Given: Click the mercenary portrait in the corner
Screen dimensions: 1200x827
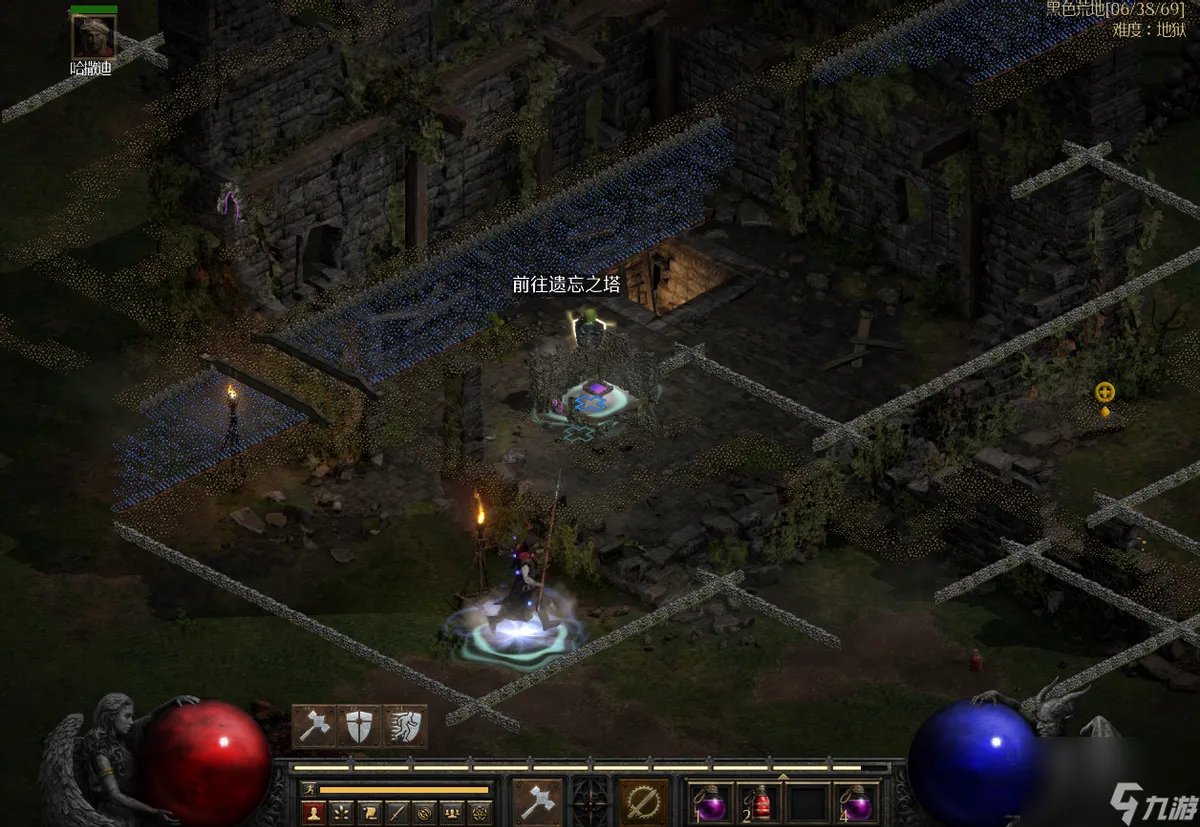Looking at the screenshot, I should pyautogui.click(x=93, y=36).
